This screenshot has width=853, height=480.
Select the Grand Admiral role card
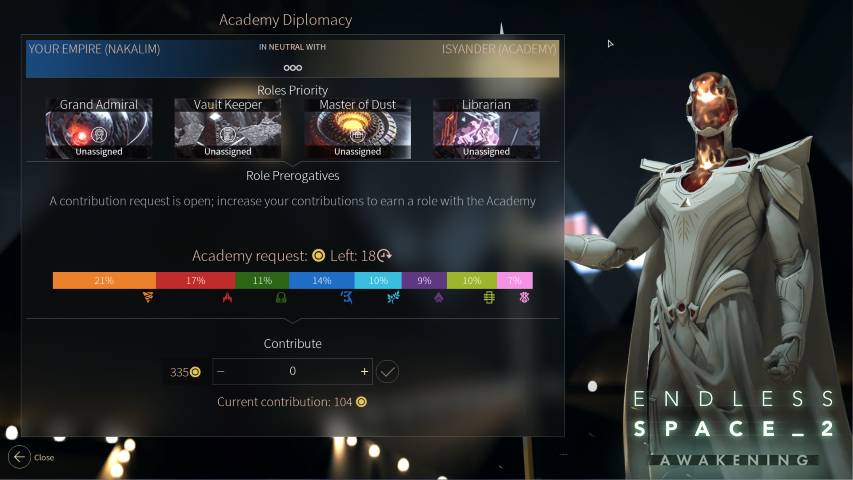(x=99, y=130)
